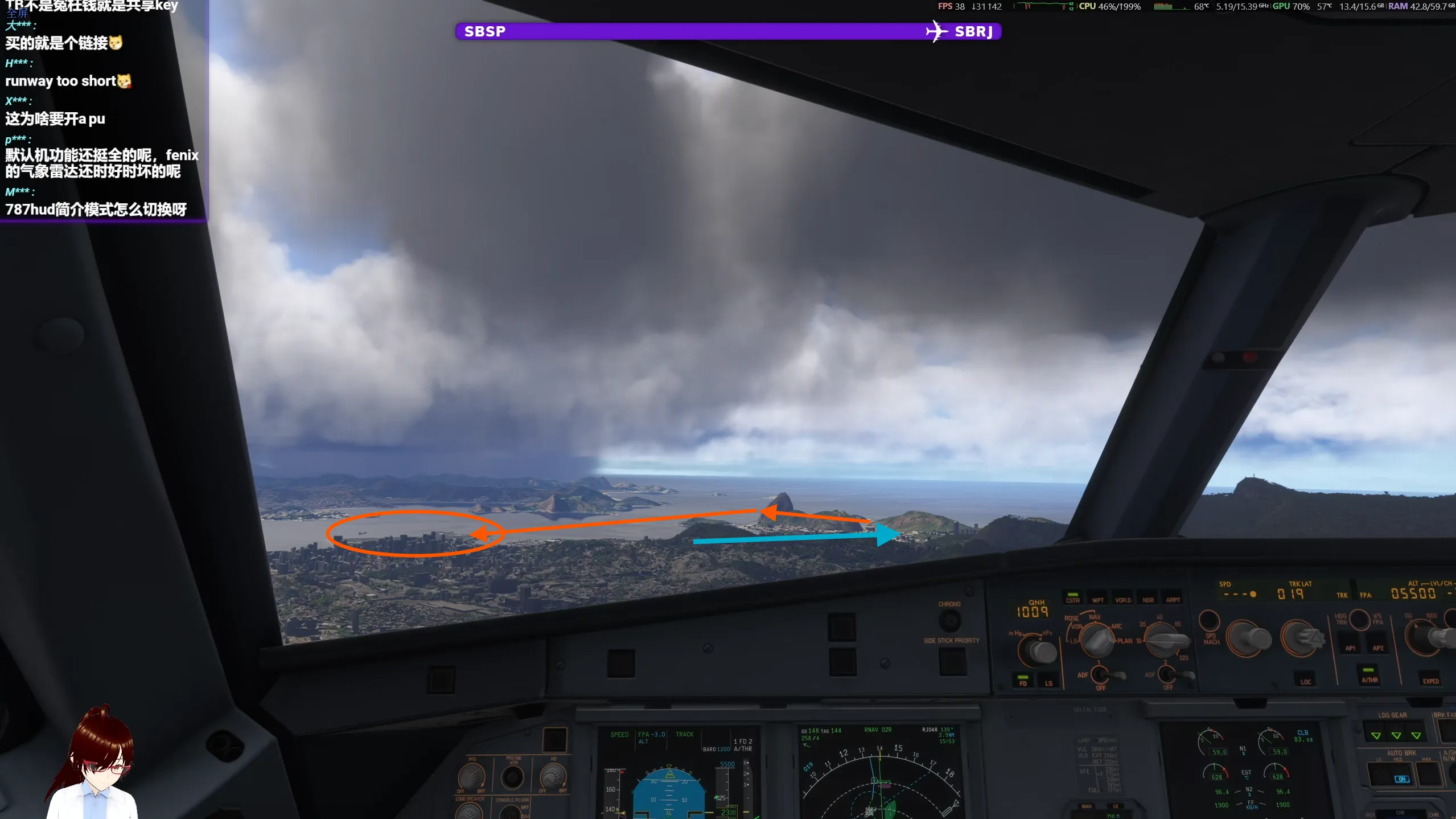Select the AUTO BRK MAX button

1428,775
